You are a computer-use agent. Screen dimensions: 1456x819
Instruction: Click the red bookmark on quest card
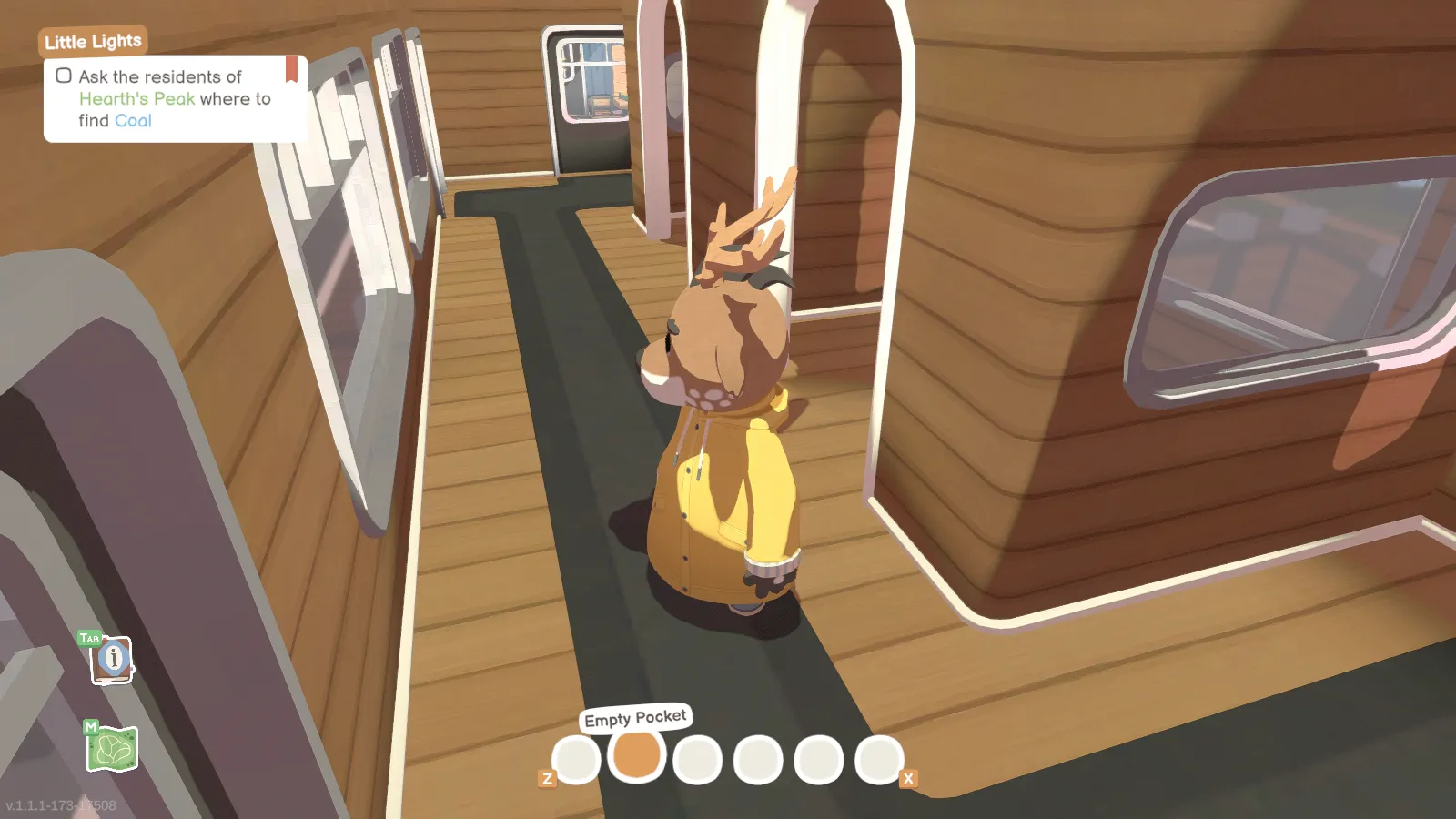291,69
